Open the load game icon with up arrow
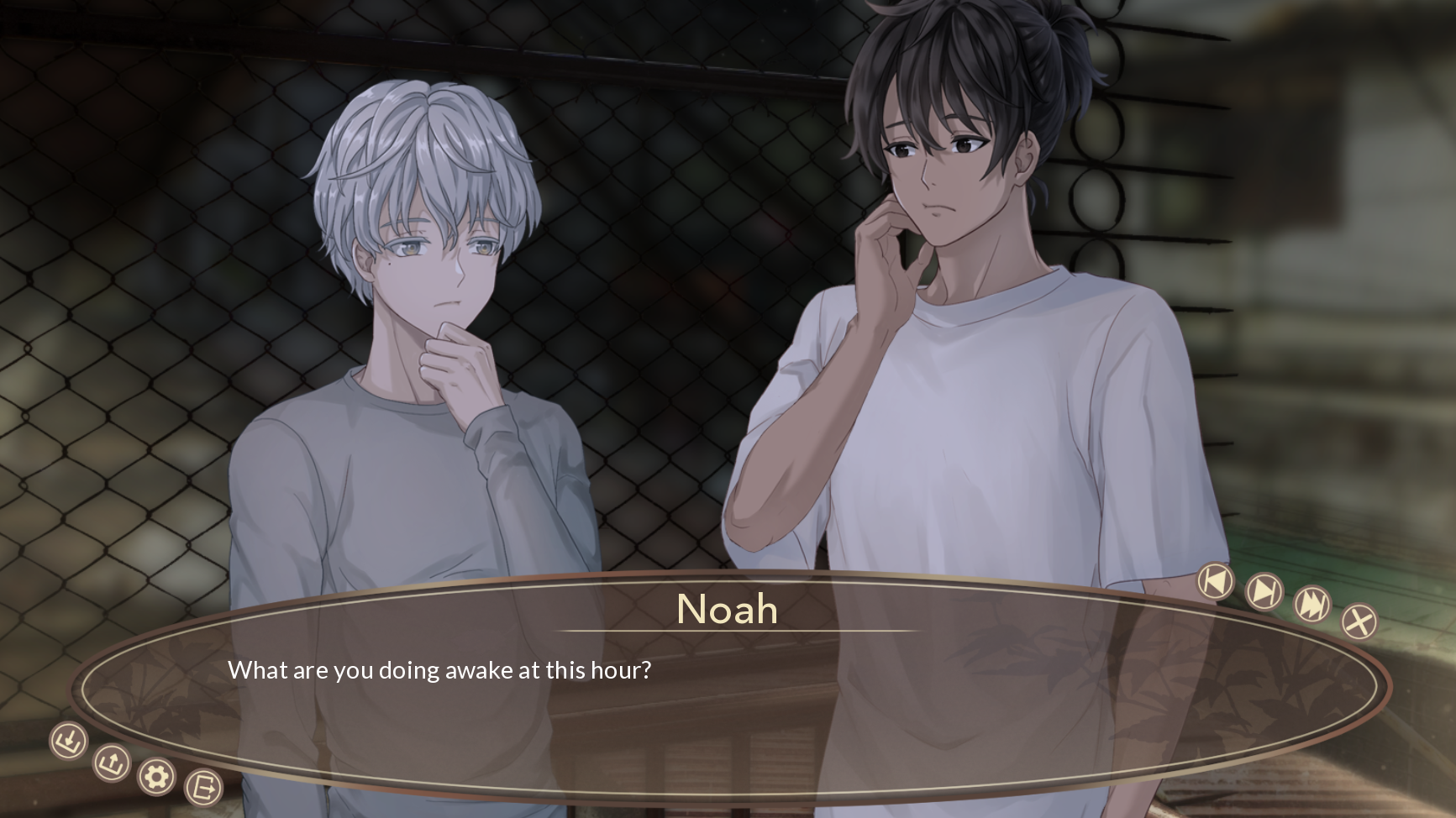This screenshot has height=818, width=1456. [111, 763]
